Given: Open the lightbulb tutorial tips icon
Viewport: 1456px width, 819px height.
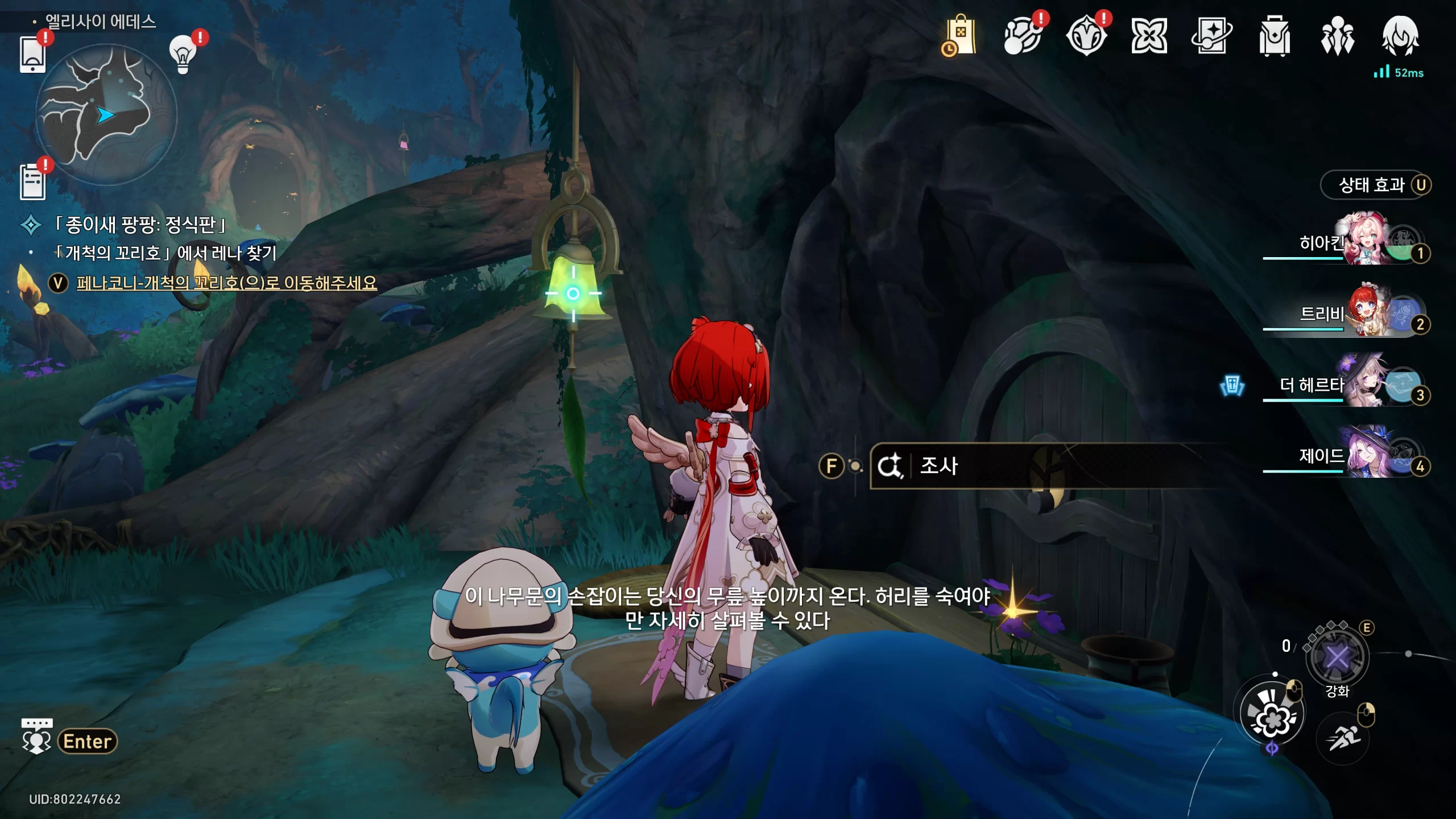Looking at the screenshot, I should [183, 54].
